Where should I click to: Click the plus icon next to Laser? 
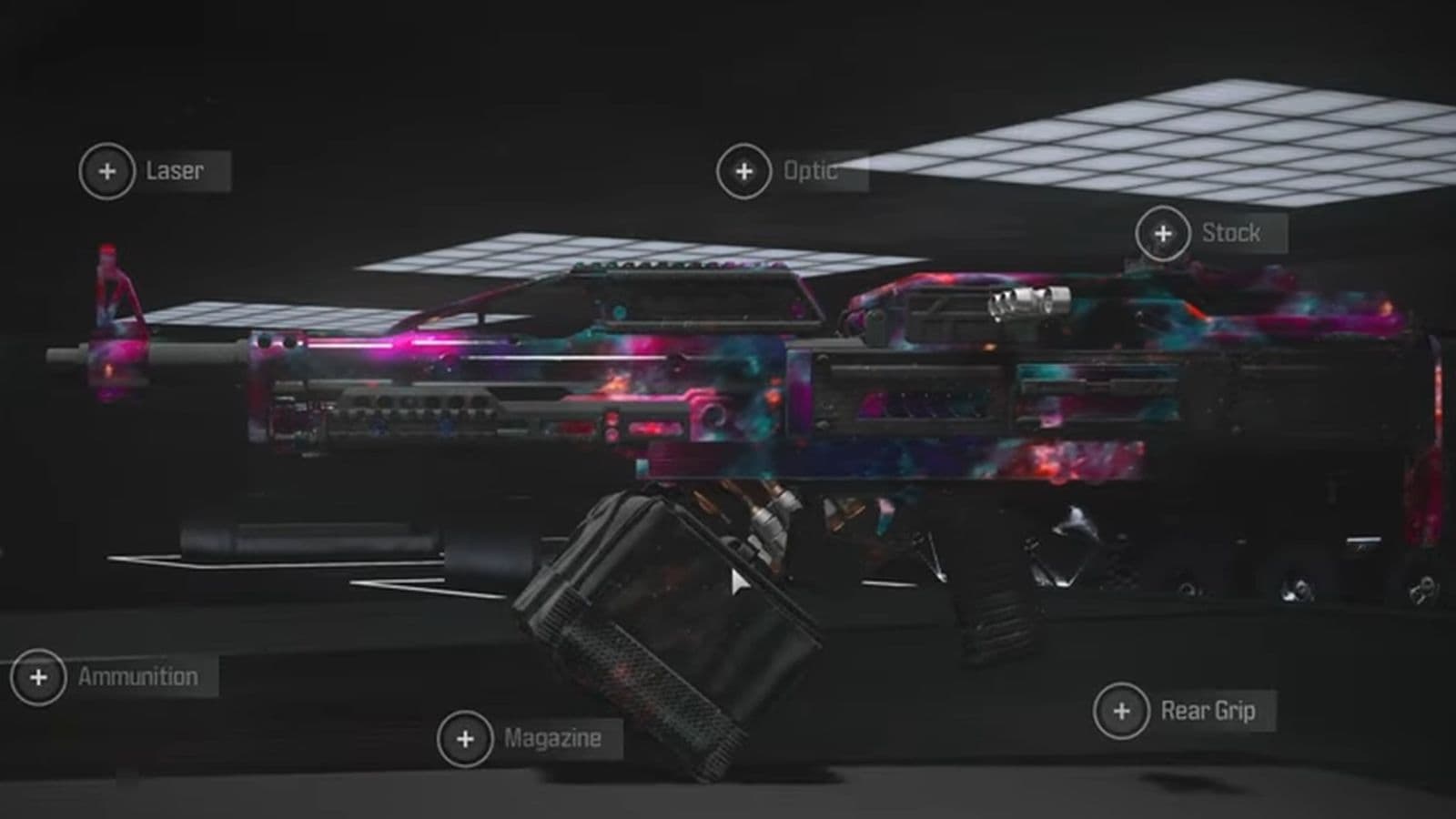pyautogui.click(x=106, y=169)
